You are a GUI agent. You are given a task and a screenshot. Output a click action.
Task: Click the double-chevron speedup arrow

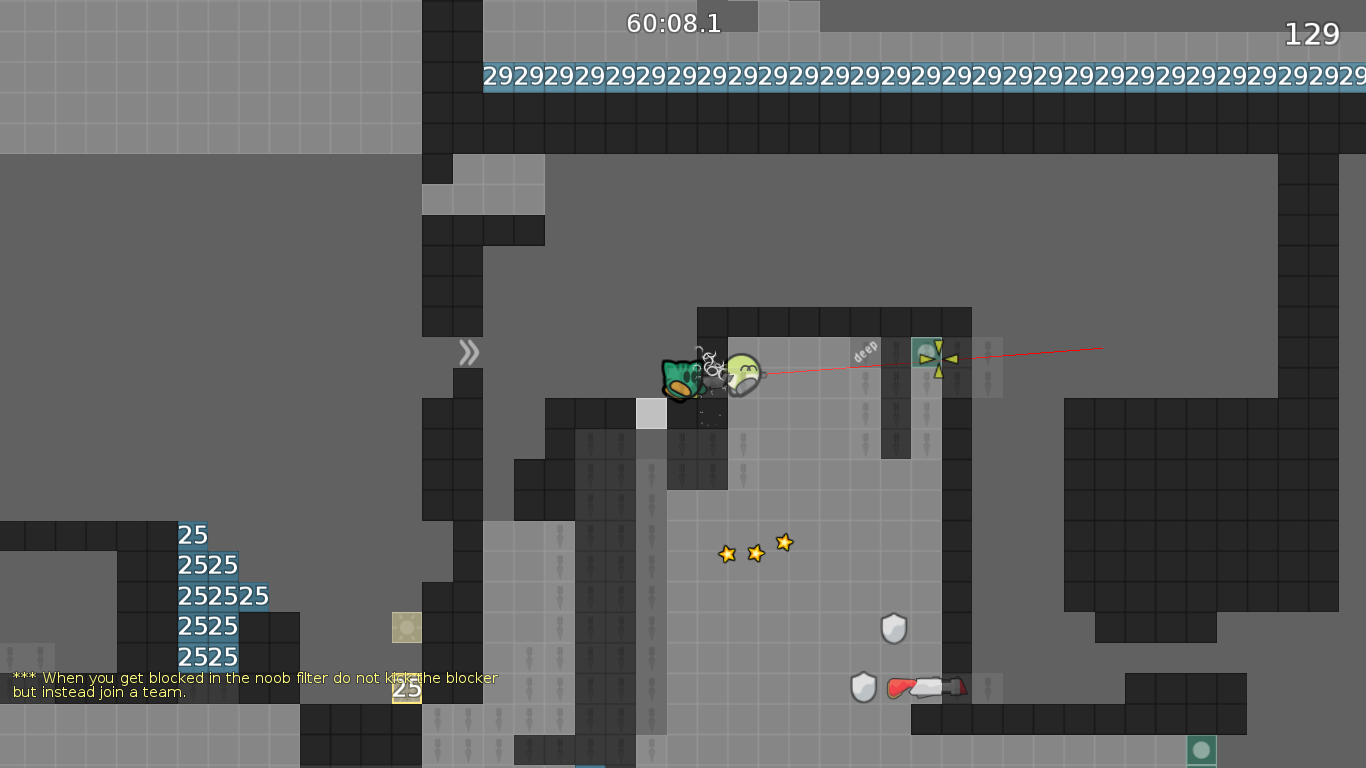click(x=467, y=351)
